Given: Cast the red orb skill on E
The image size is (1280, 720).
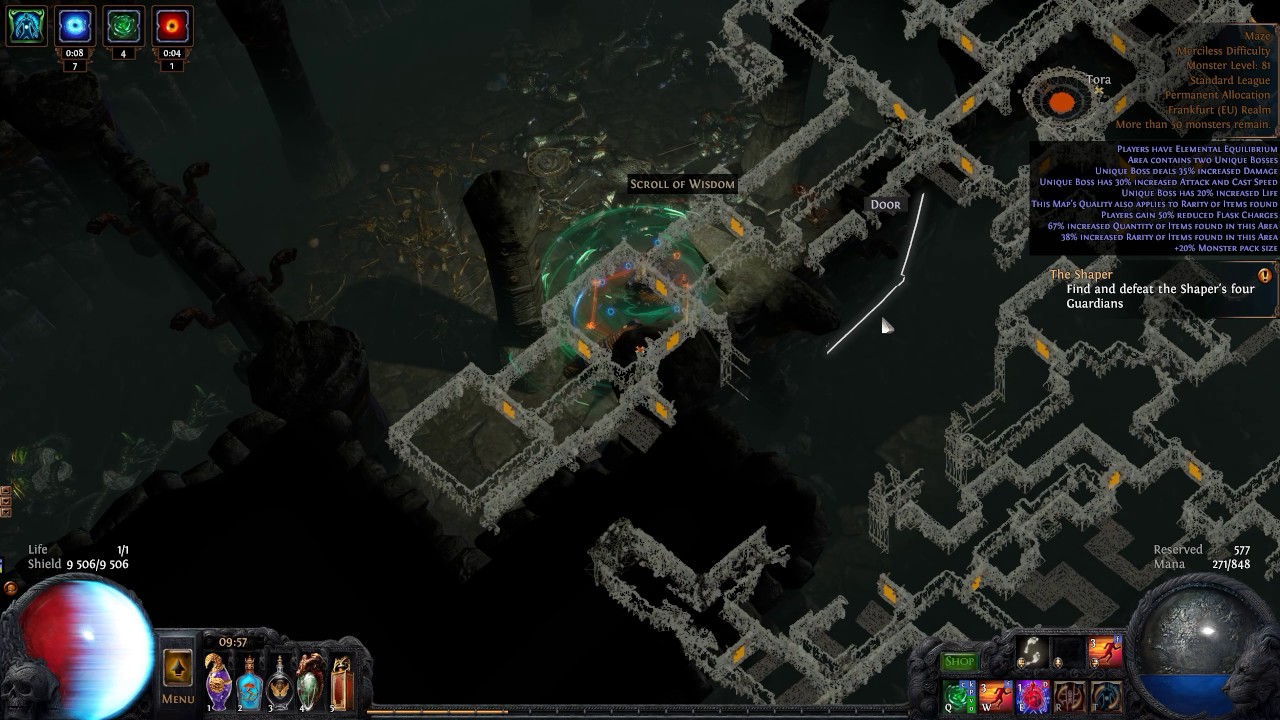Looking at the screenshot, I should coord(1033,696).
